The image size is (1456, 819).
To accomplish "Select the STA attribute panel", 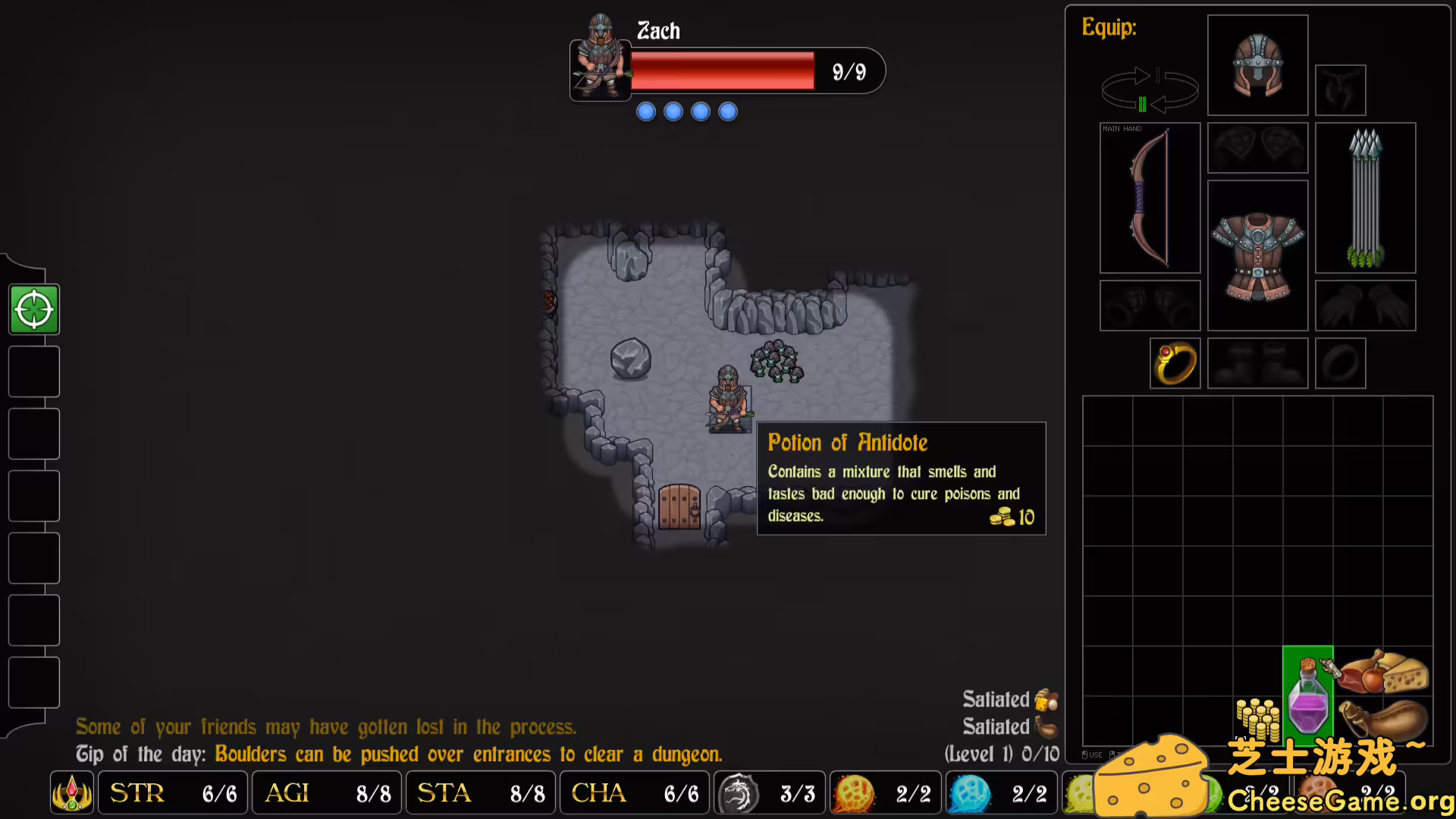I will (480, 793).
